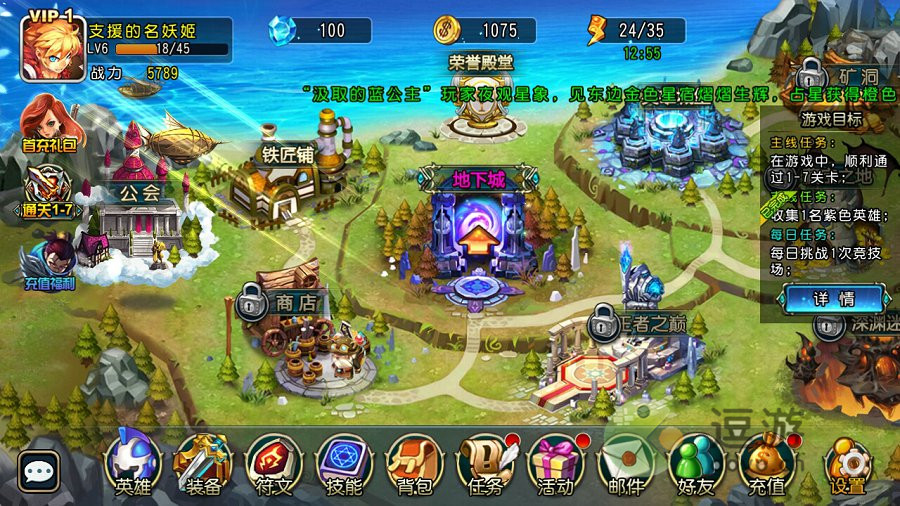
Task: Open the 符文 runes menu
Action: [273, 463]
